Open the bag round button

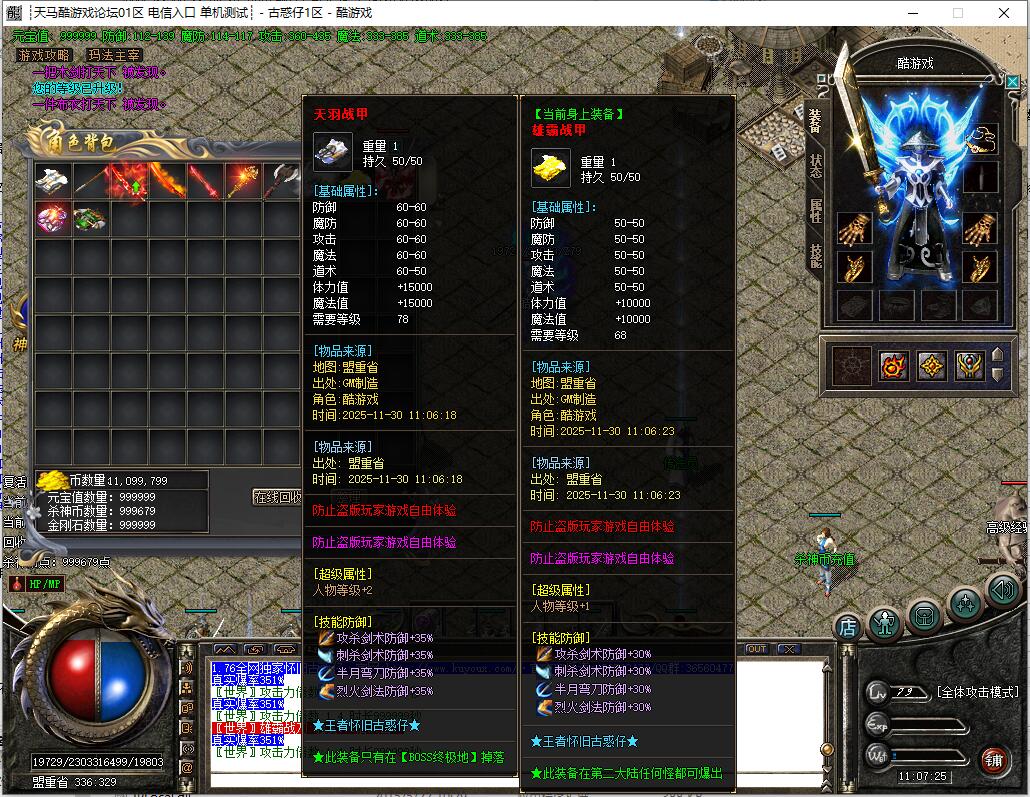coord(925,615)
